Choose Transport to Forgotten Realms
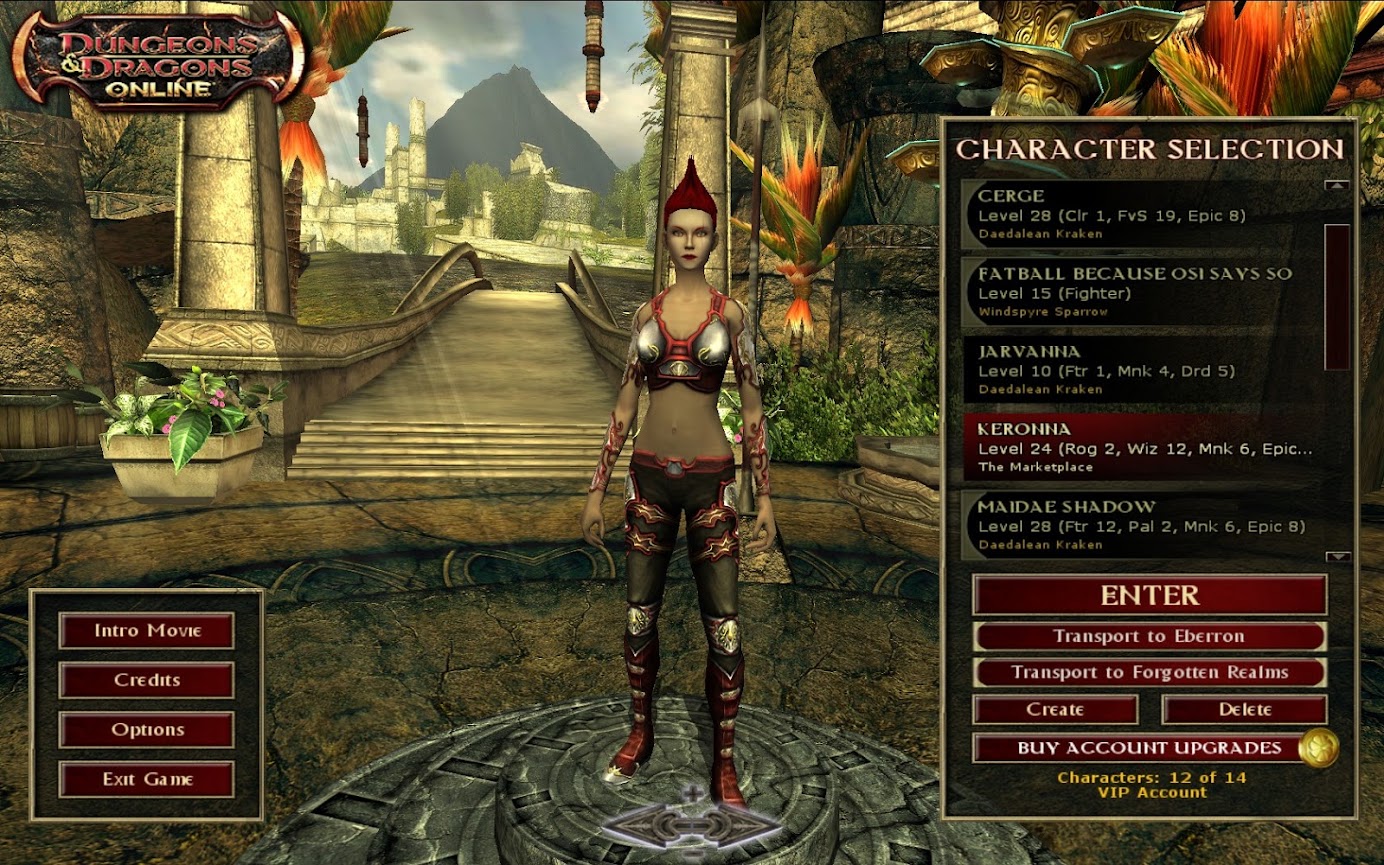Viewport: 1384px width, 865px height. click(x=1149, y=672)
